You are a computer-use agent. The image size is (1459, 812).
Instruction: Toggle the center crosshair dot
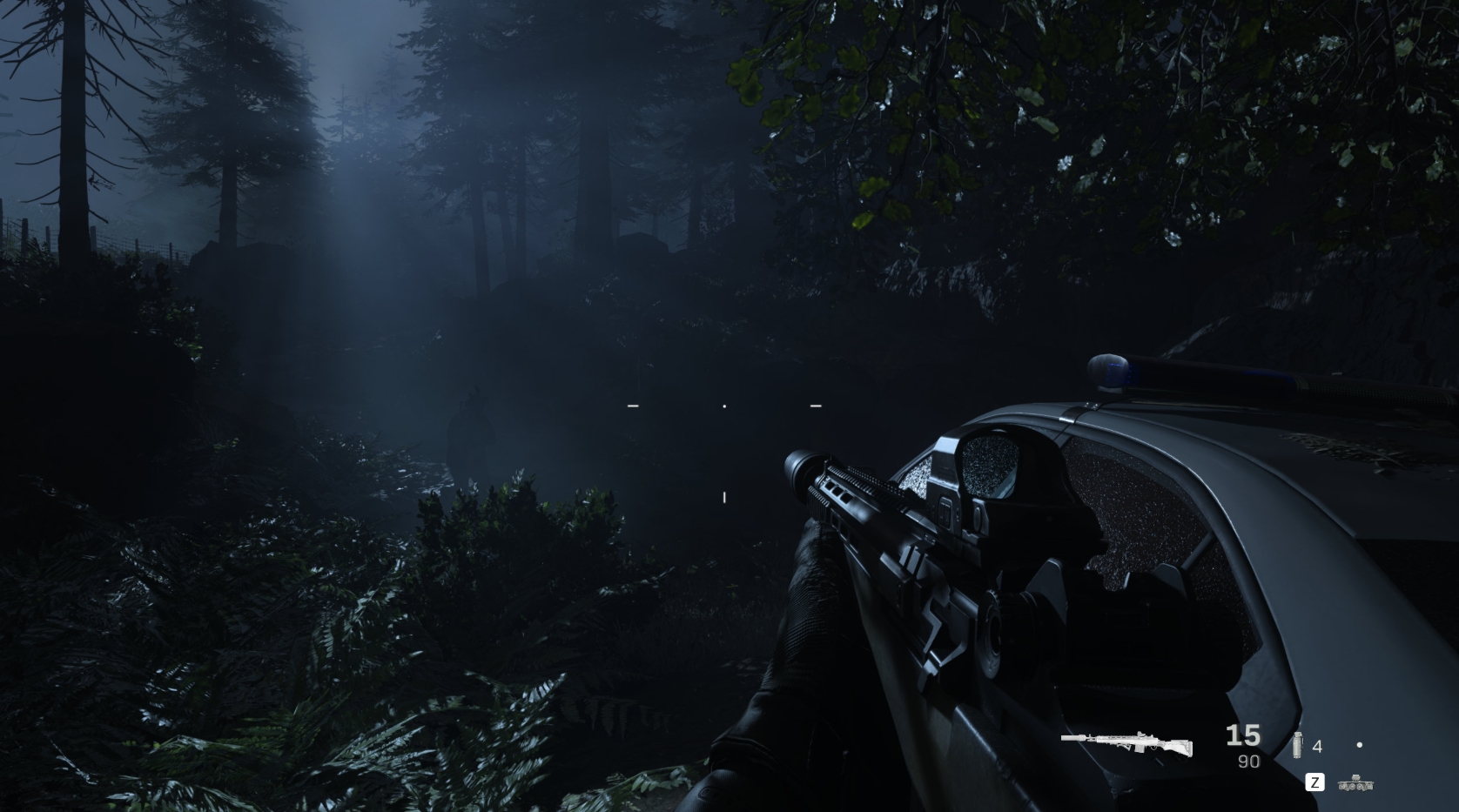click(724, 406)
